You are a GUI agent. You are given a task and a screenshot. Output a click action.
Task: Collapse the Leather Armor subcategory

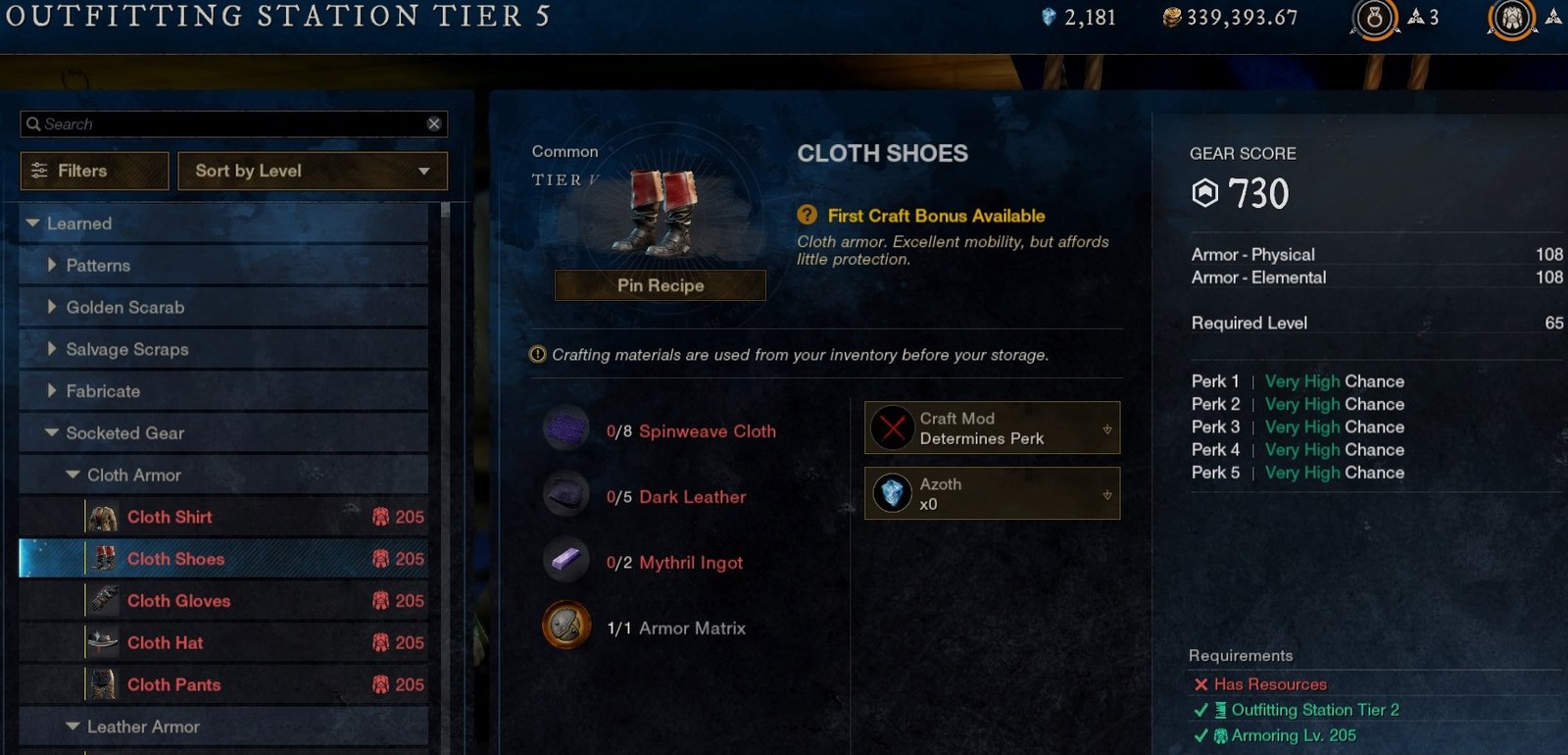tap(73, 728)
